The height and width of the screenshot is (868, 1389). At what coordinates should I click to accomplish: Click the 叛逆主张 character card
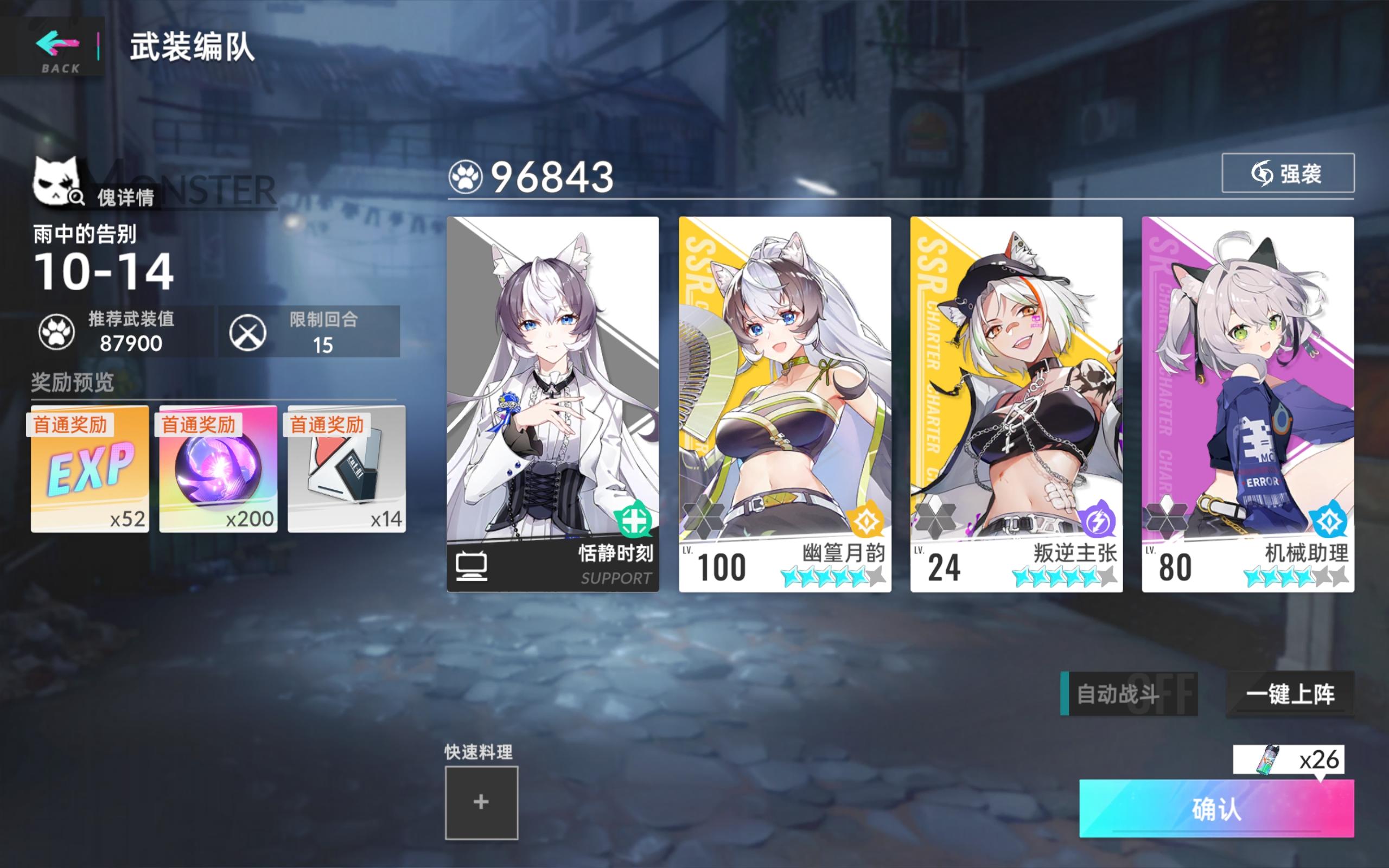point(1018,402)
